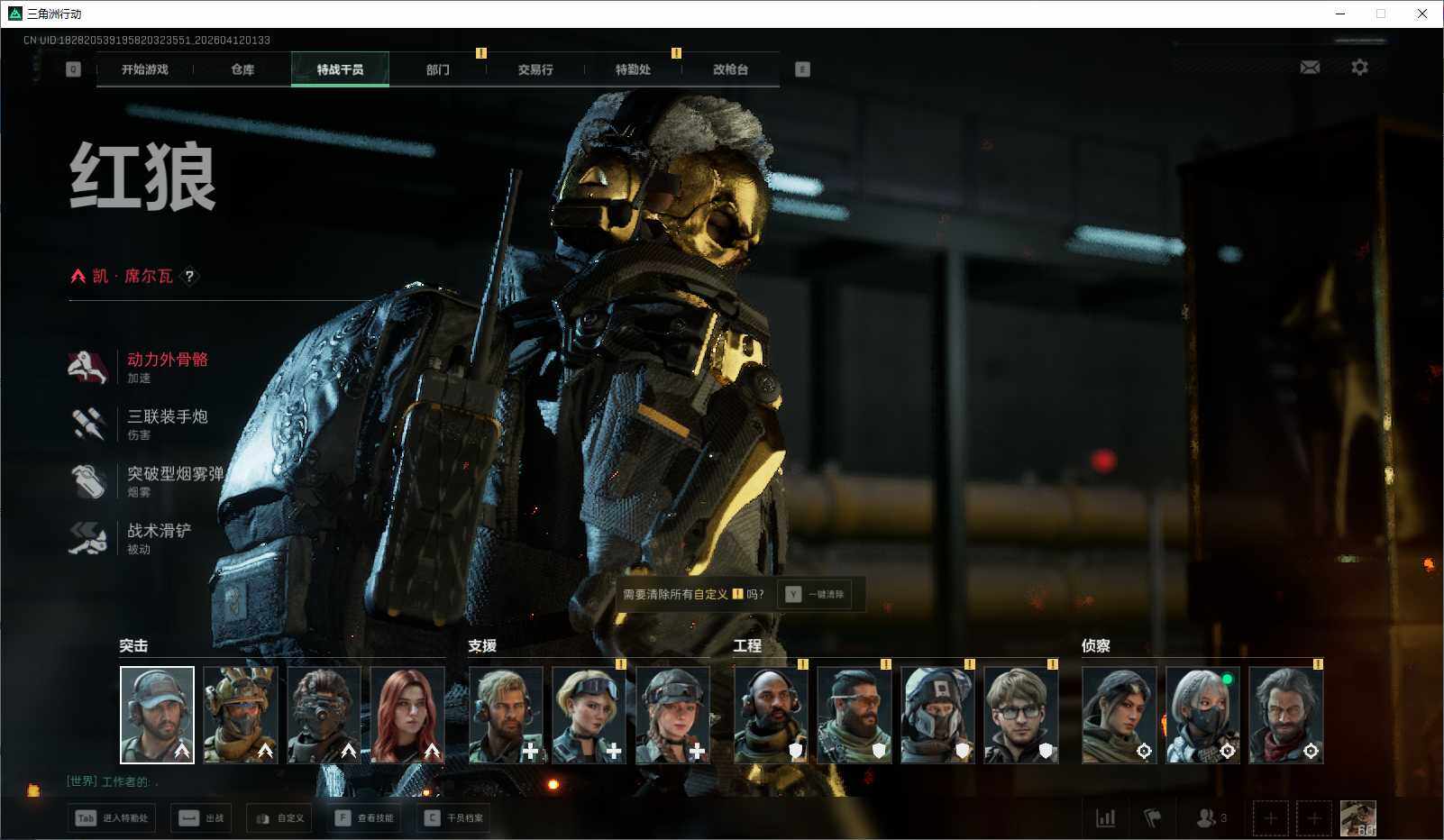Switch to the 仓库 tab
This screenshot has height=840, width=1444.
(242, 69)
